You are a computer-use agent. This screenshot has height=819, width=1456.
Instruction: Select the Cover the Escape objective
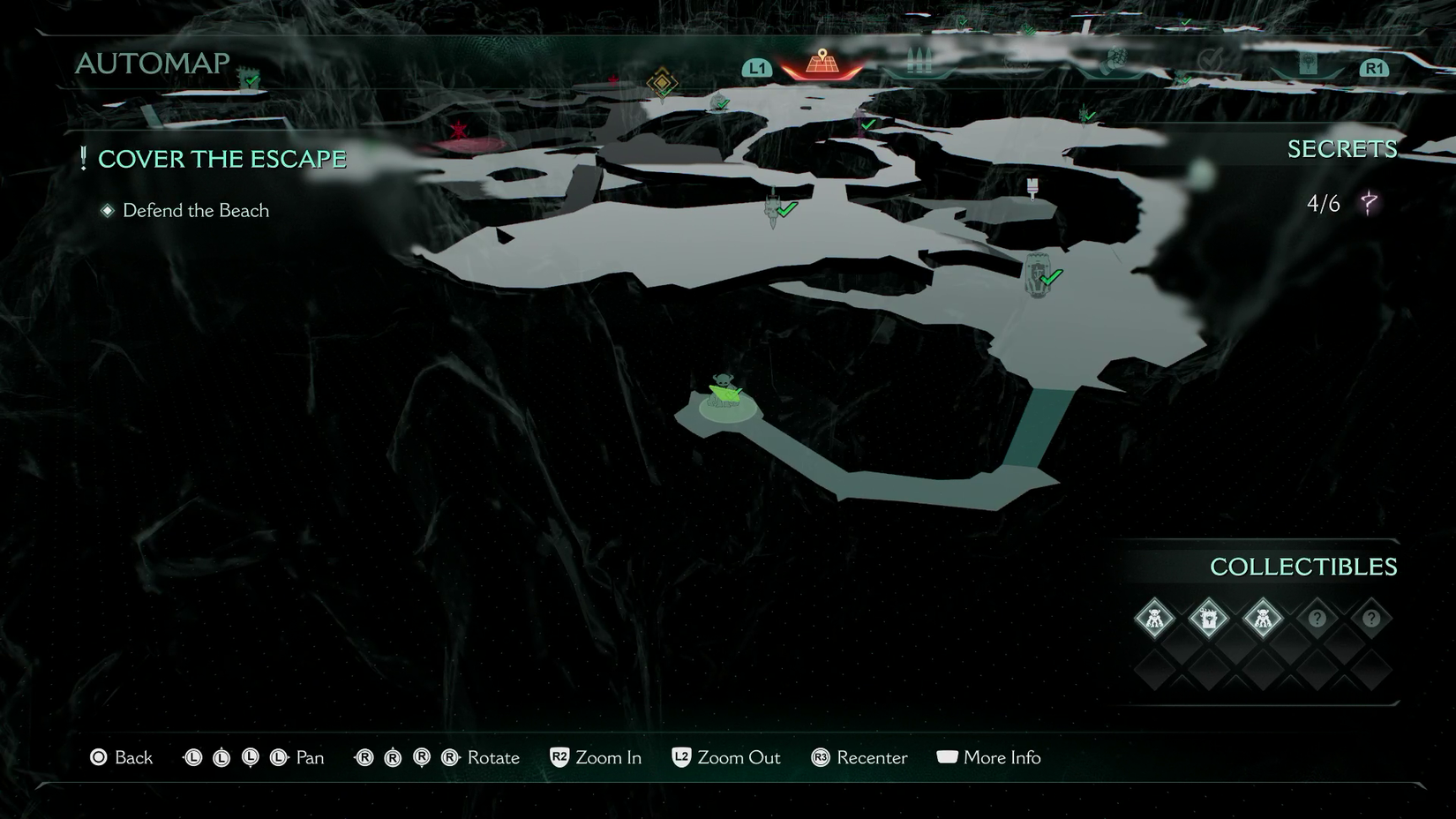(221, 159)
